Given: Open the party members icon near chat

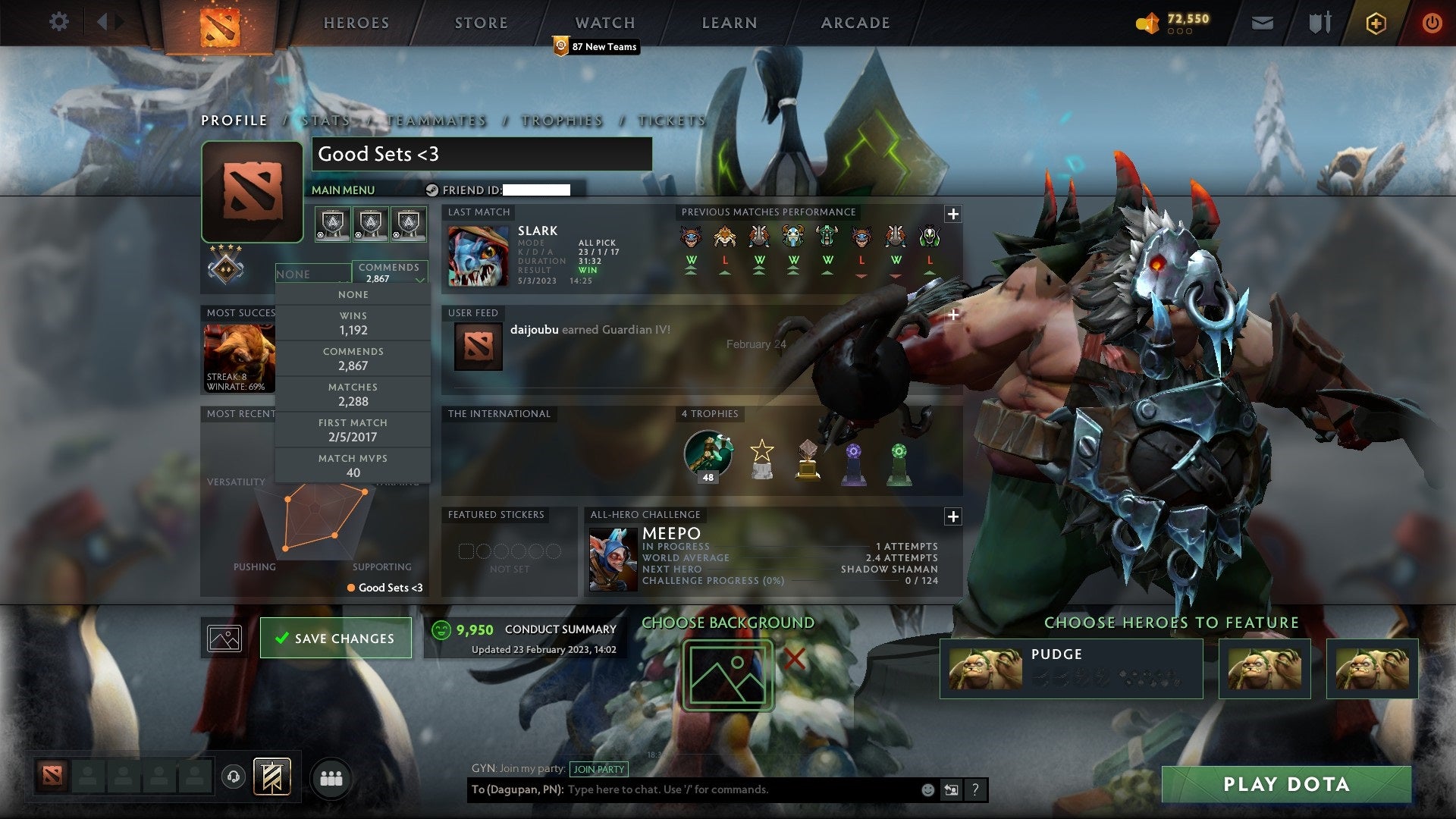Looking at the screenshot, I should [x=329, y=778].
